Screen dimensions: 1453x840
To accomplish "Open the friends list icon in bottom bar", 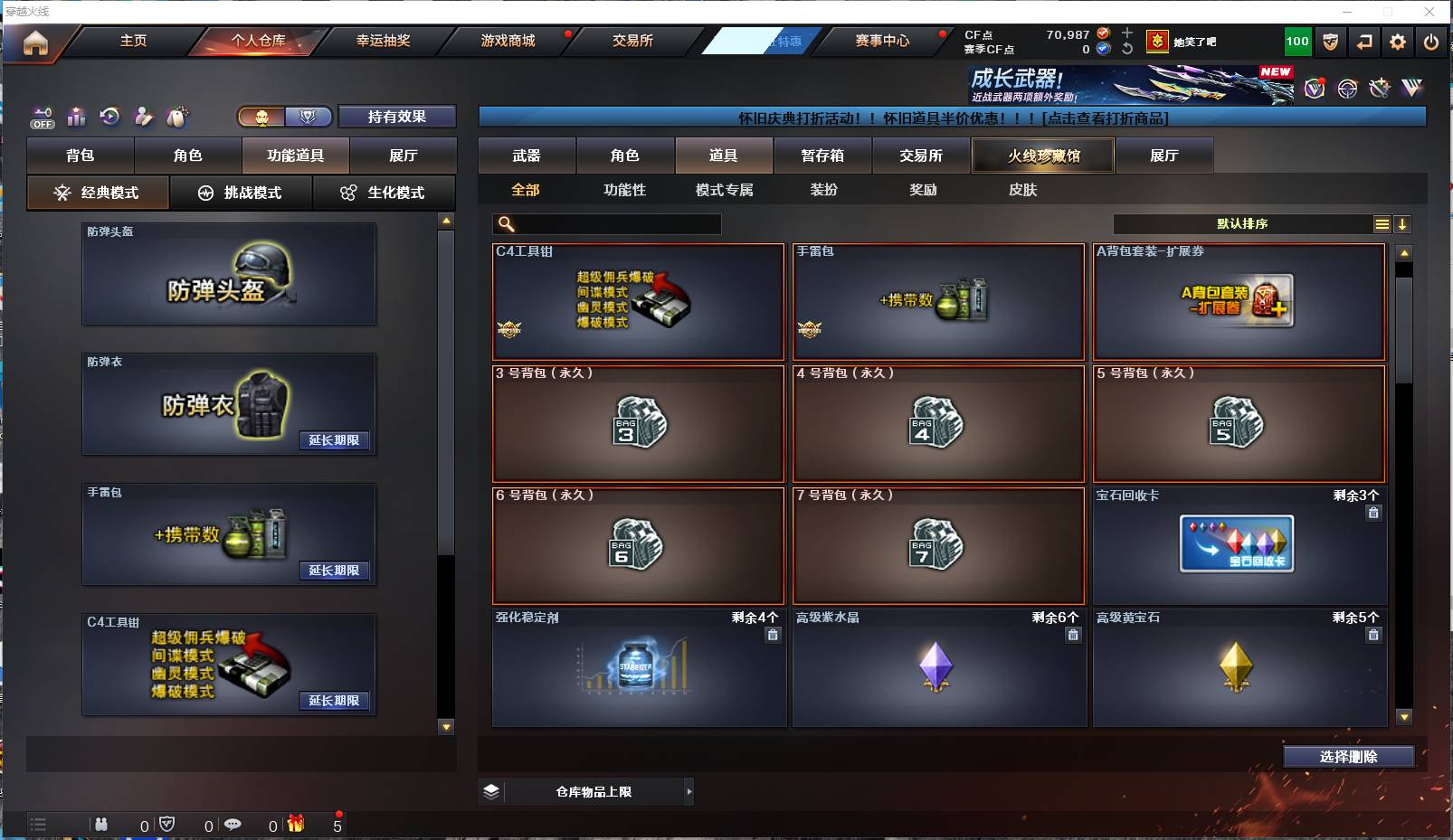I will pos(101,825).
